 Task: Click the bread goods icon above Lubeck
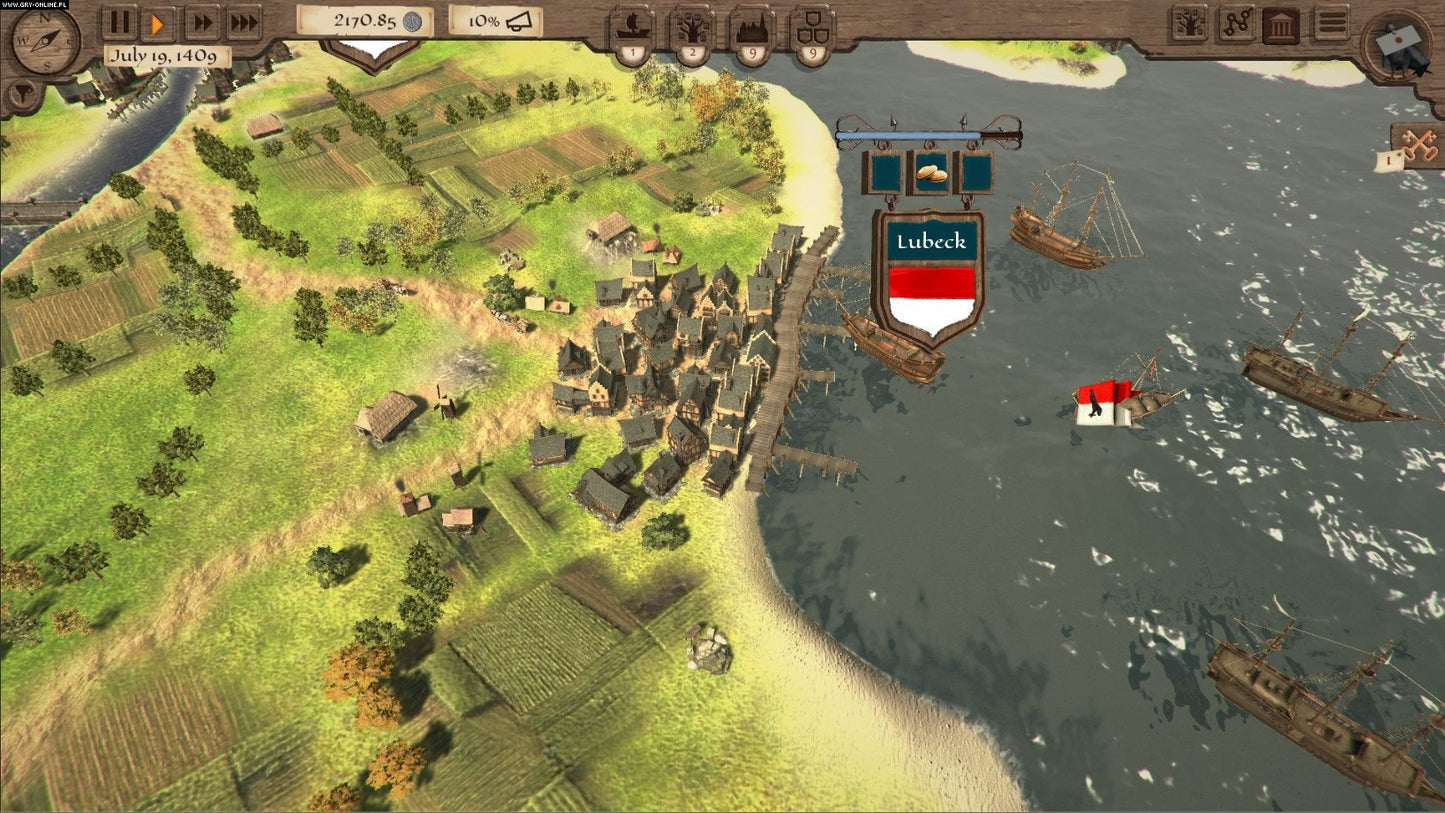pos(930,171)
